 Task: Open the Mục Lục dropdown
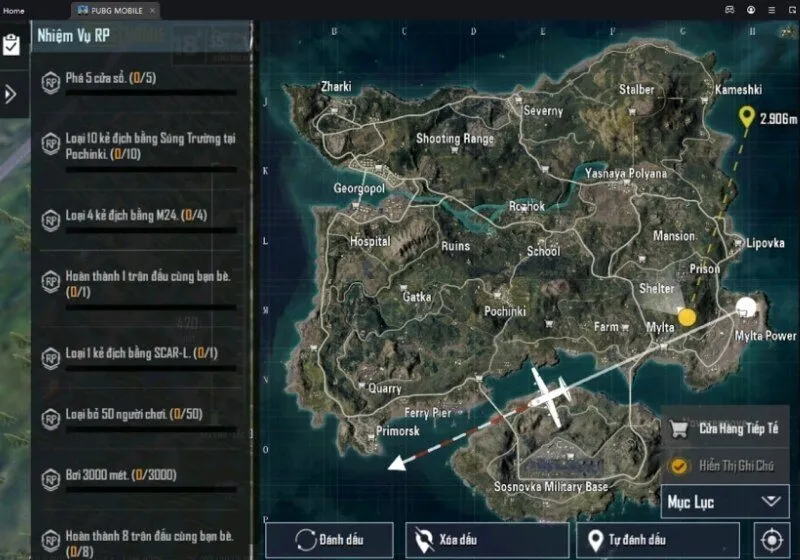click(725, 500)
